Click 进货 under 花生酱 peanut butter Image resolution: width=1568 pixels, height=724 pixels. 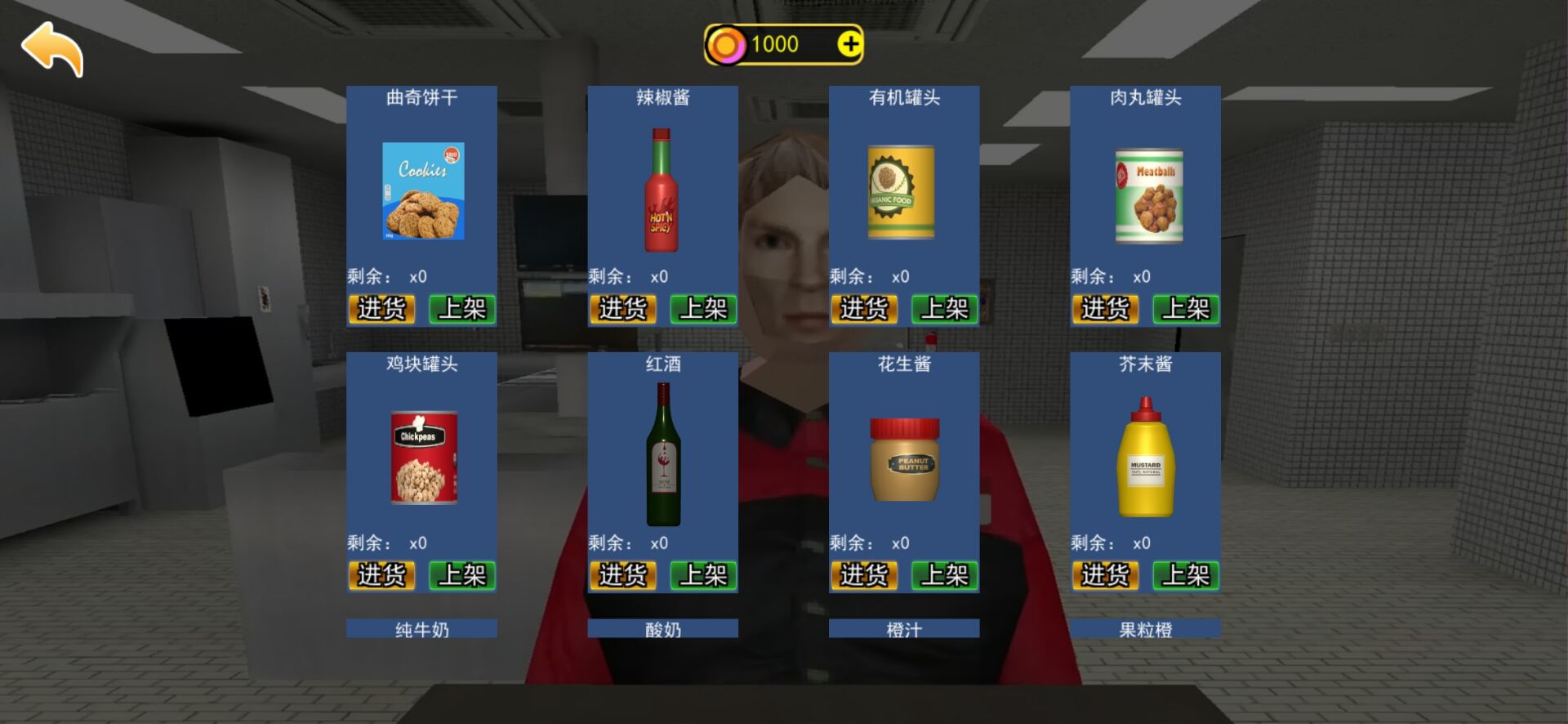(x=863, y=575)
